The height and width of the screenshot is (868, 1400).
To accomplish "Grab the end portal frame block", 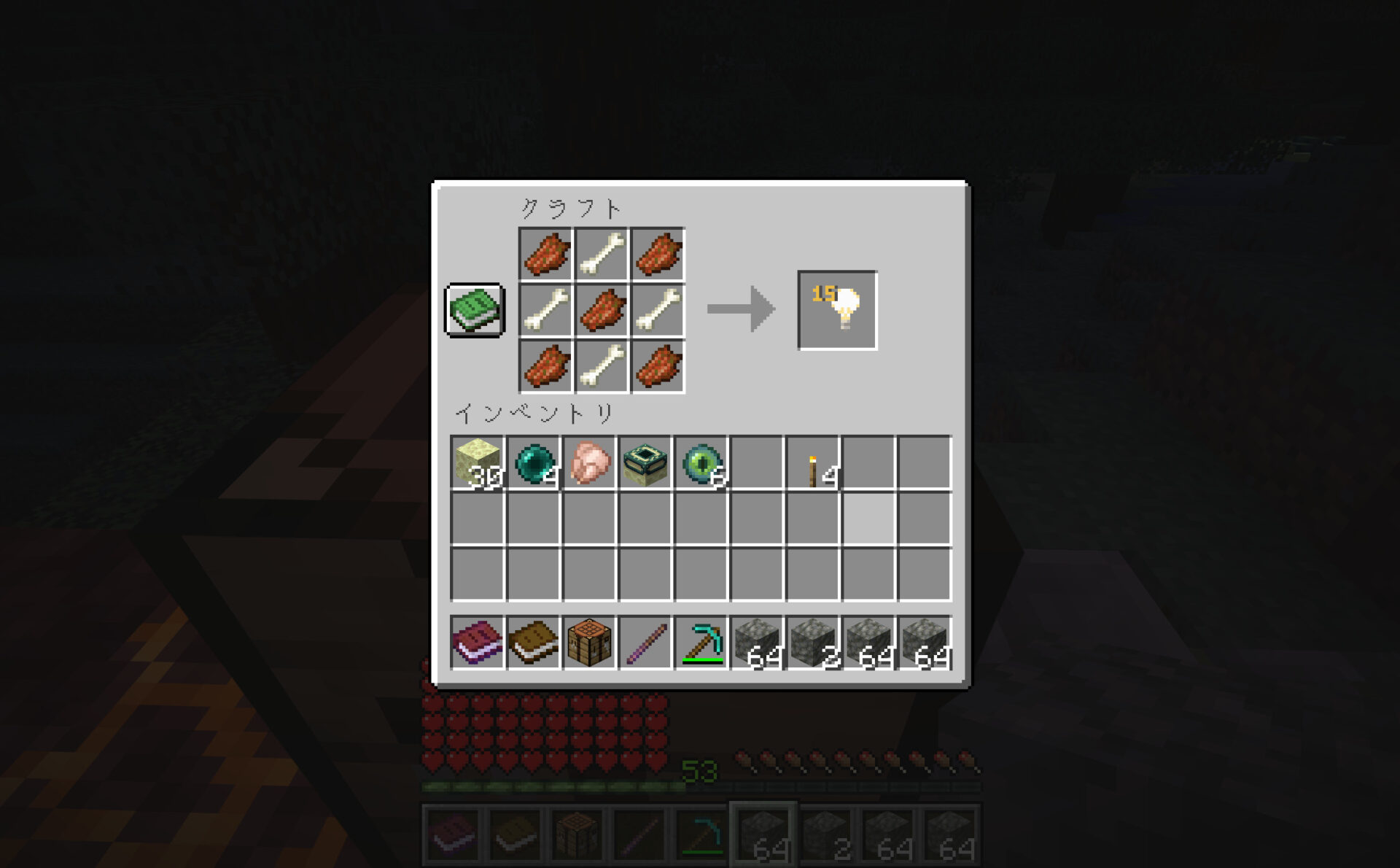I will click(645, 462).
